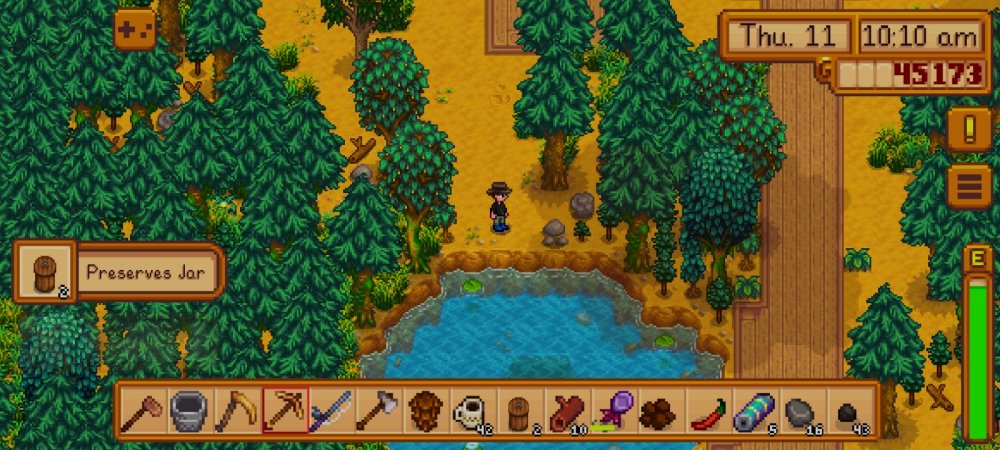Select the hoe in the toolbar
This screenshot has width=1000, height=450.
143,410
